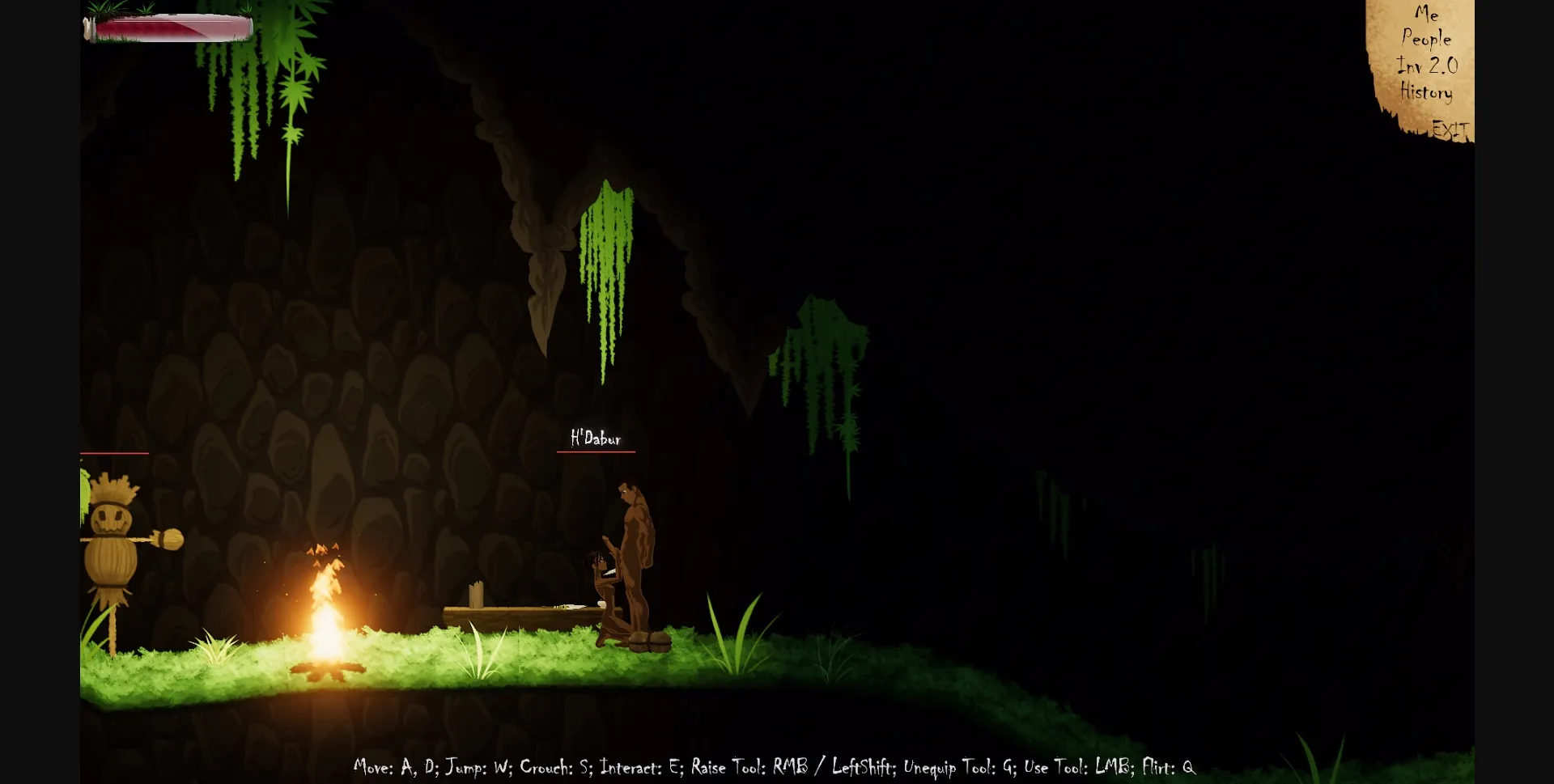Open the Me character panel

point(1427,13)
